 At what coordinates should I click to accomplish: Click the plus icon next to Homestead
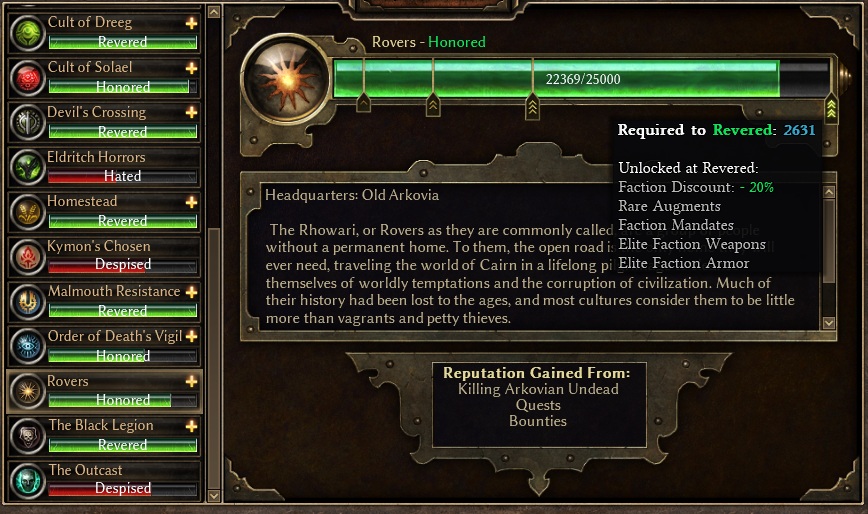pos(191,202)
